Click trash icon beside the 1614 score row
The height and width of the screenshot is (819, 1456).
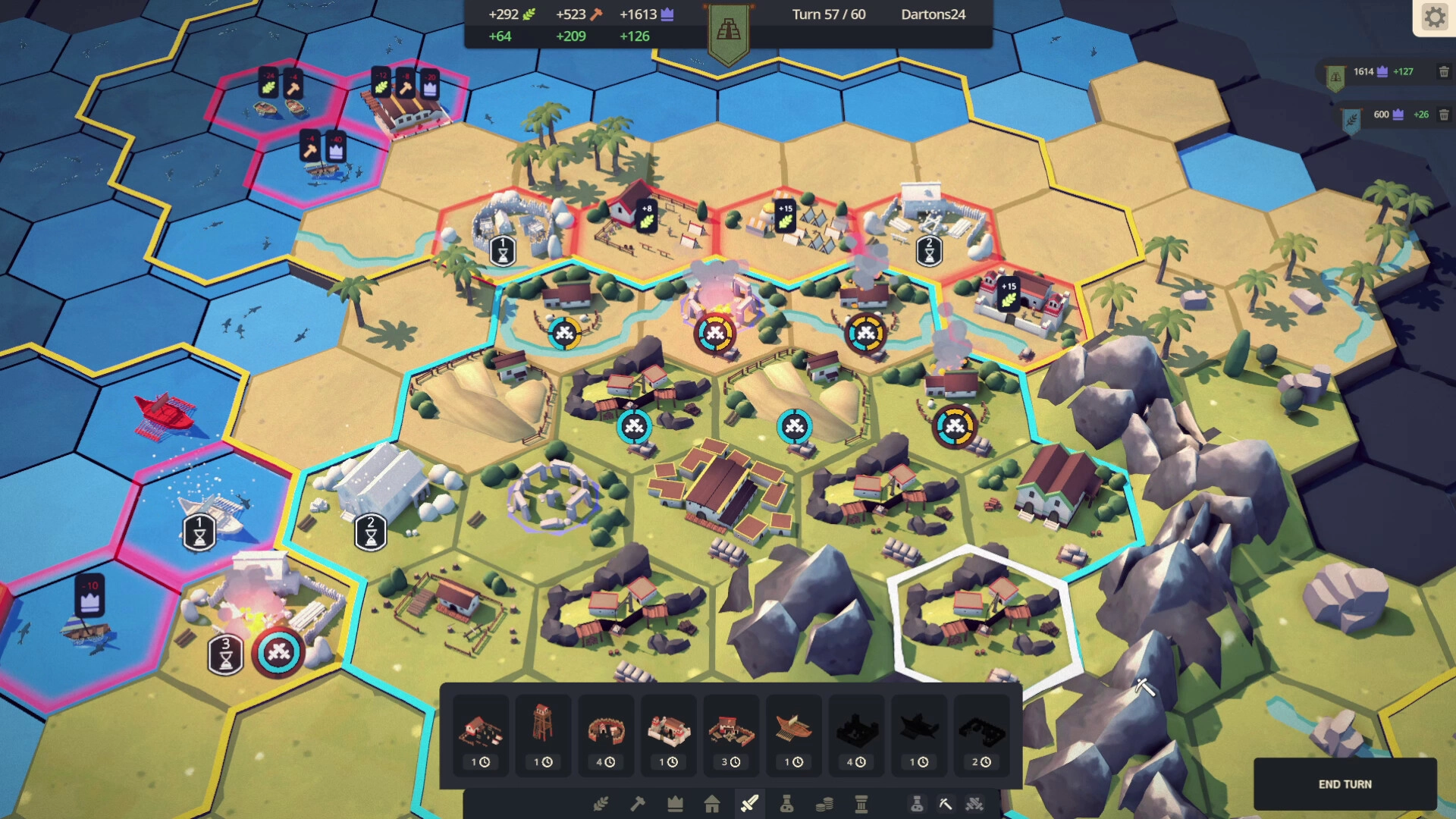coord(1444,72)
